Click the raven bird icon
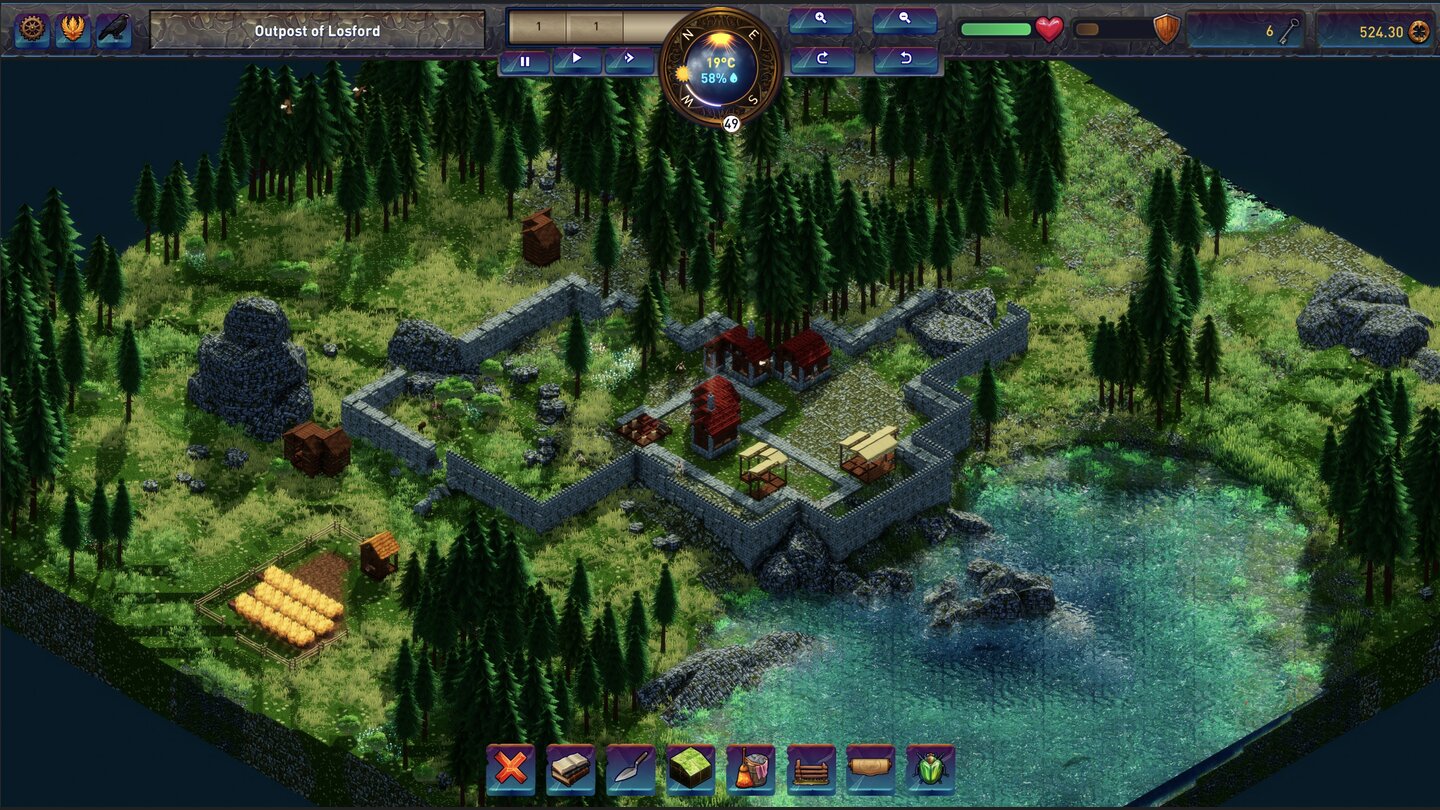Screen dimensions: 1440x810 point(111,30)
